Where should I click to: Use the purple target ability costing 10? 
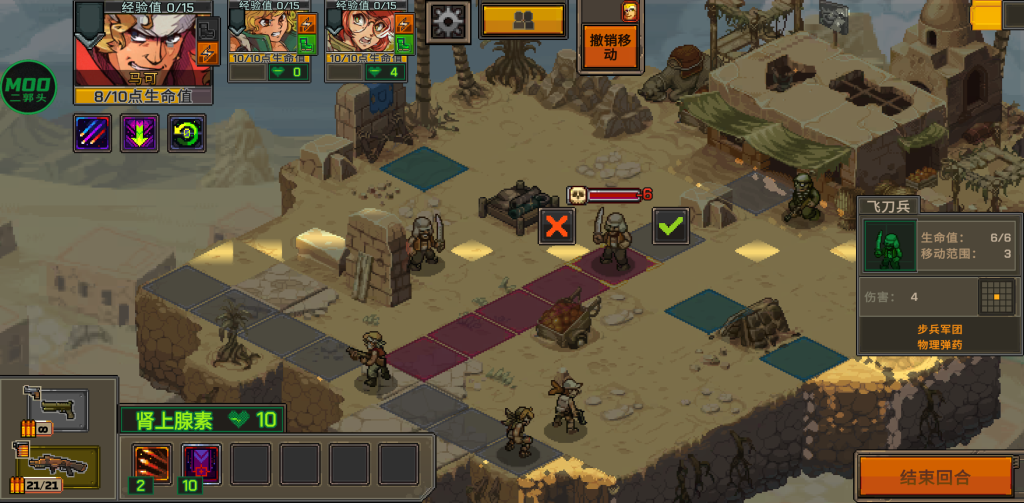201,464
